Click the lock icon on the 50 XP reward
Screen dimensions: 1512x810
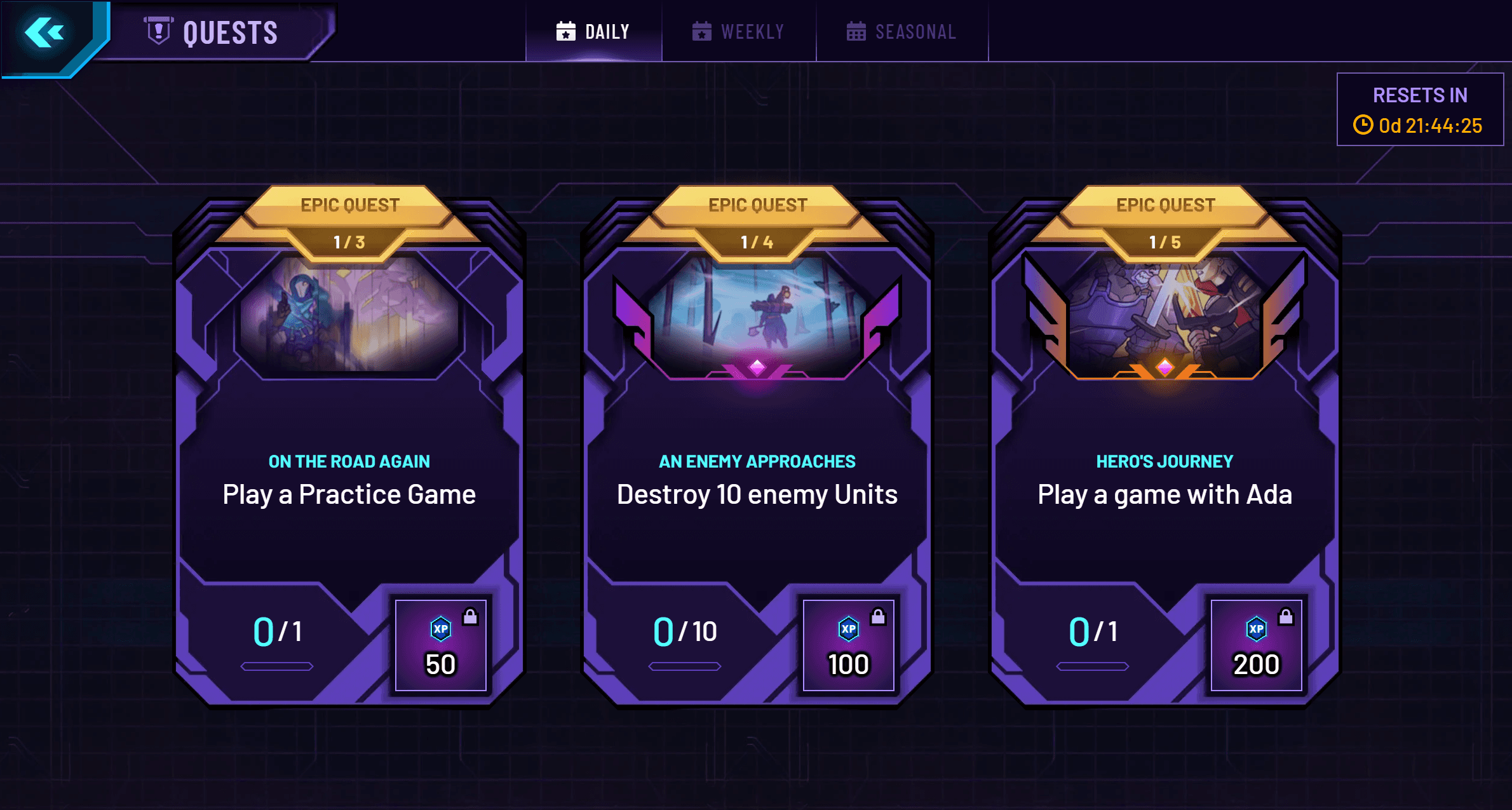click(x=470, y=617)
